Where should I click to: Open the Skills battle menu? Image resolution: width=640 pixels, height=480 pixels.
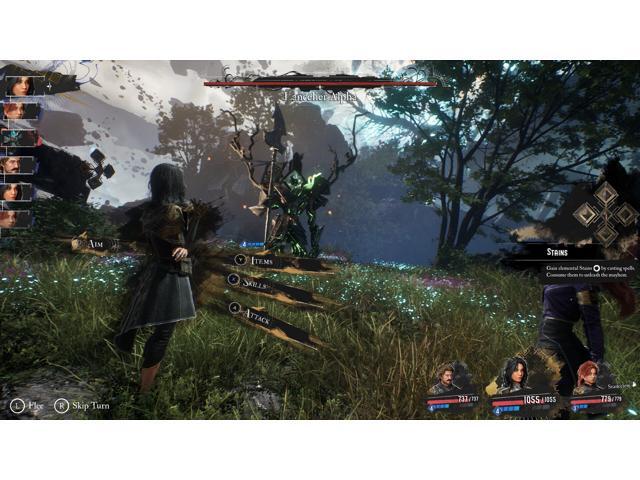(x=256, y=283)
